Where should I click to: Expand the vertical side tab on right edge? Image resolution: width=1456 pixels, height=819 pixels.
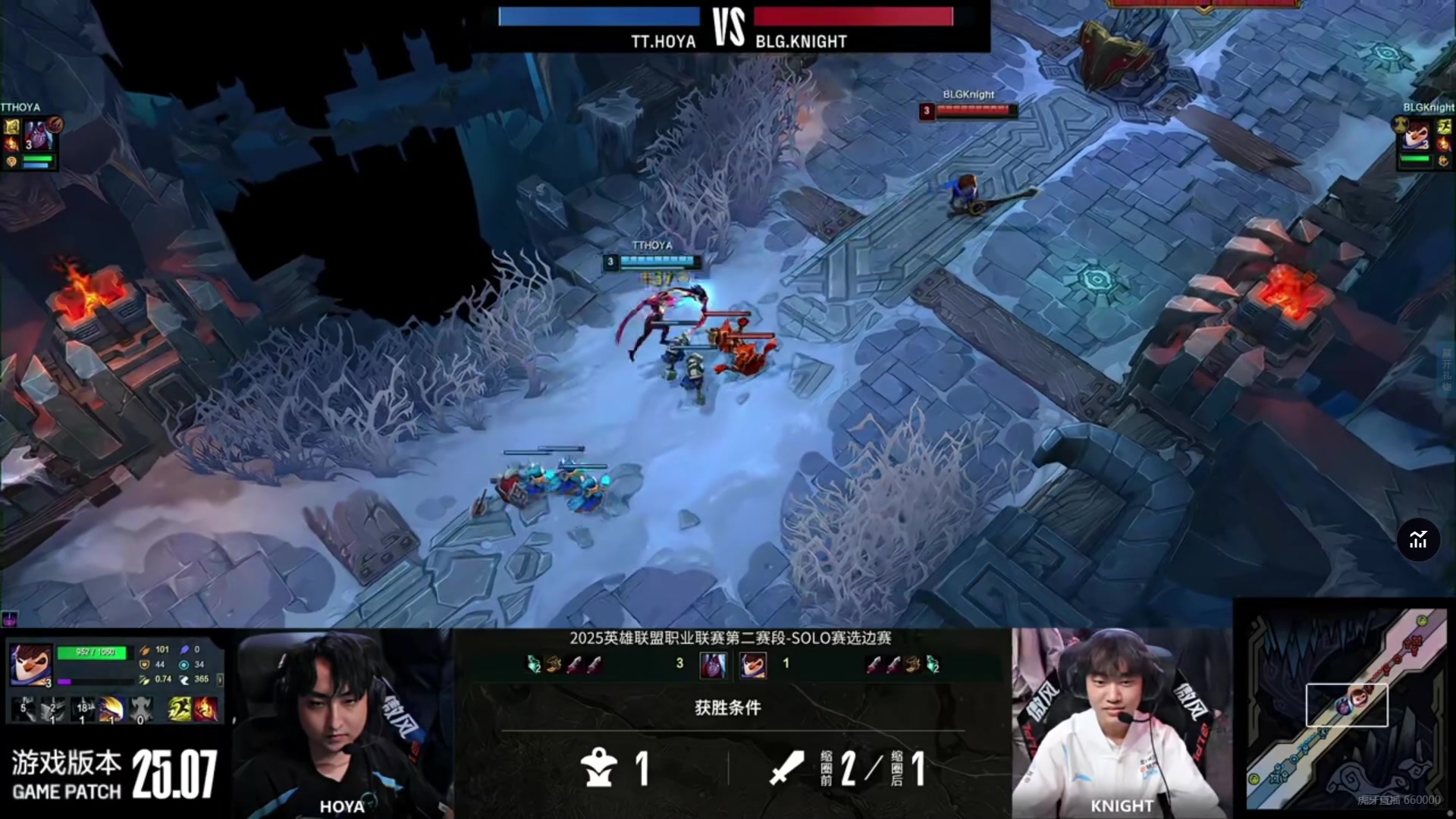tap(1447, 369)
